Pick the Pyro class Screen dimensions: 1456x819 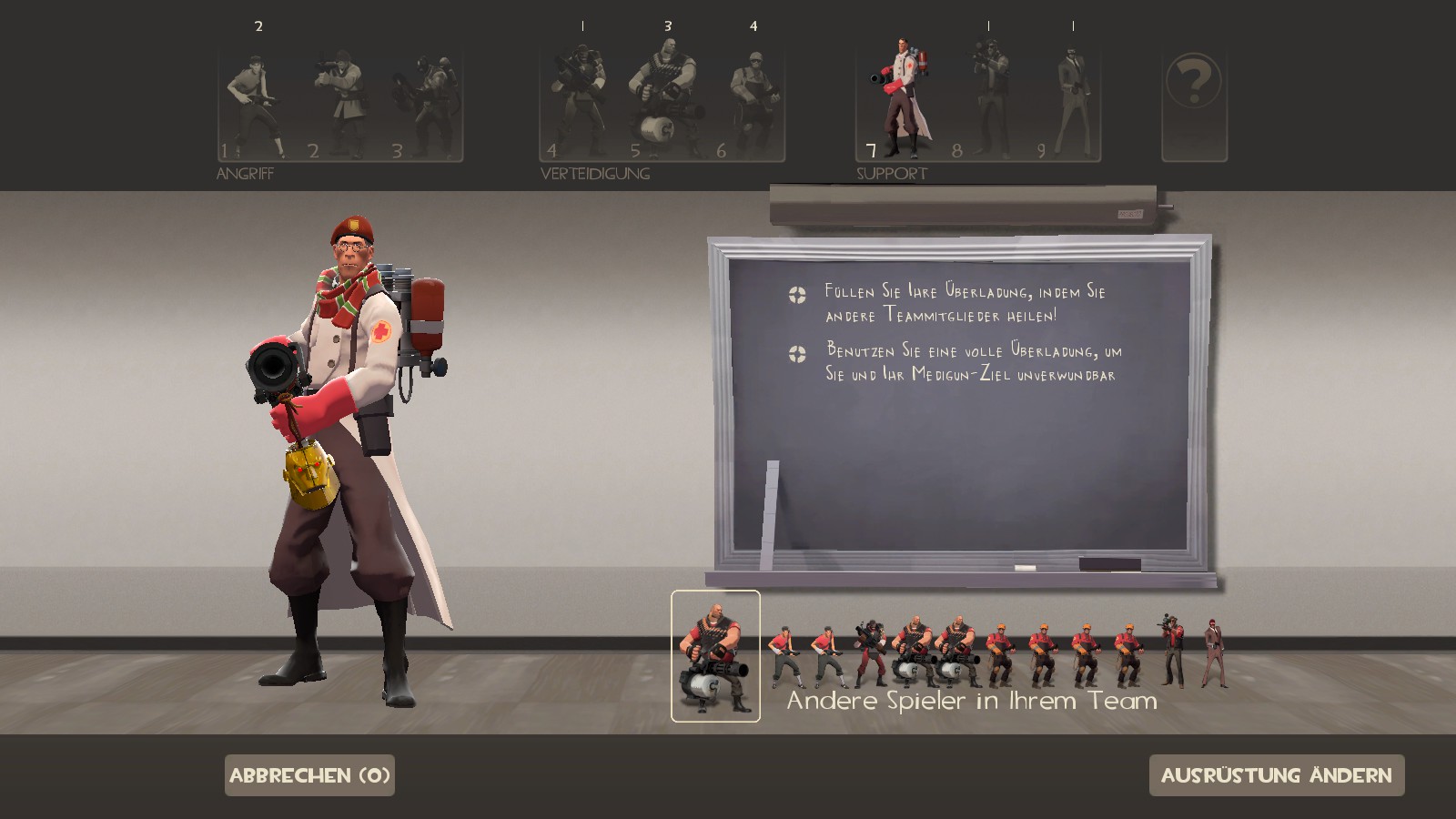tap(422, 105)
